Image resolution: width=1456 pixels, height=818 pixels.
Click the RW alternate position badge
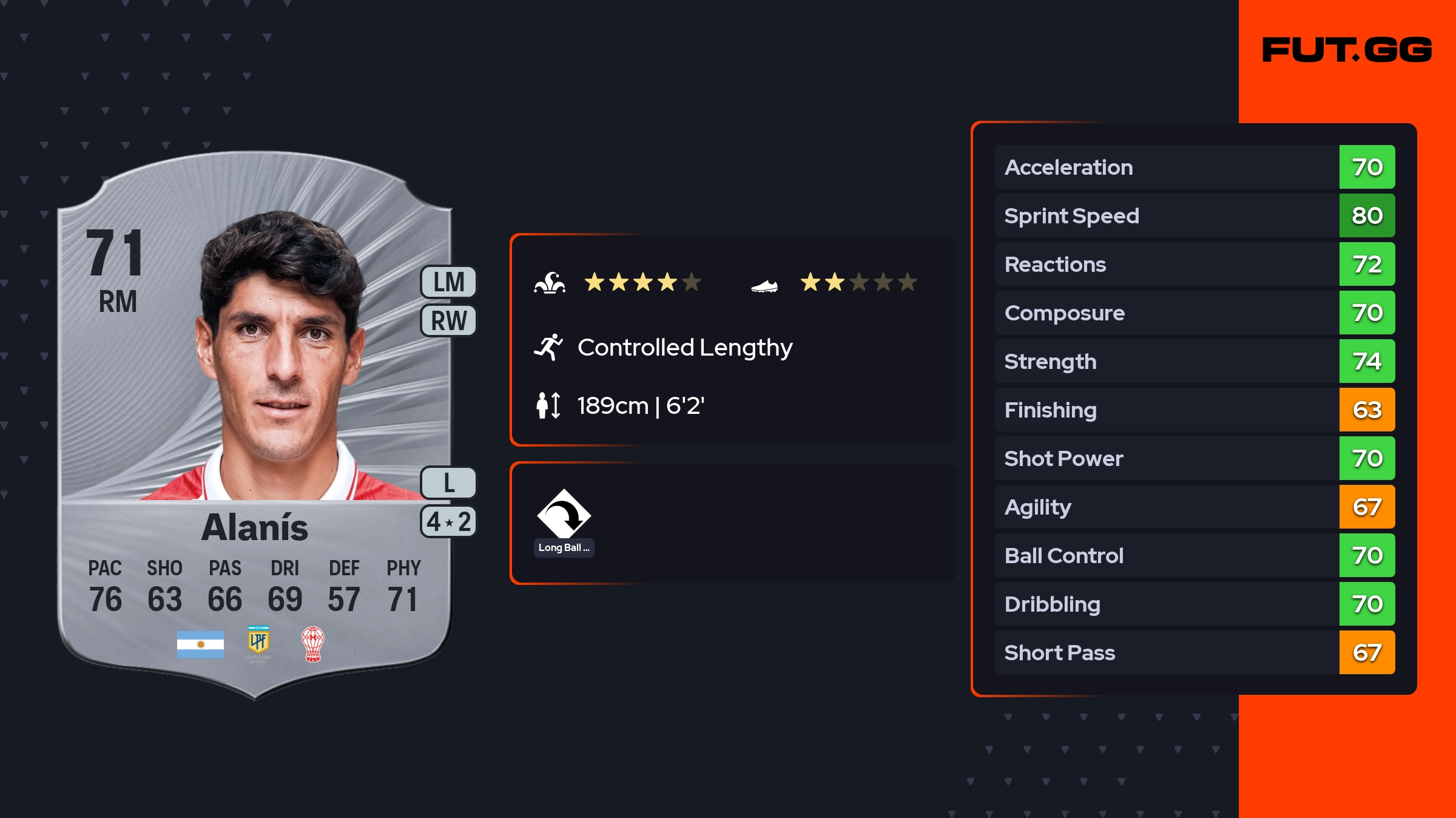click(x=449, y=320)
